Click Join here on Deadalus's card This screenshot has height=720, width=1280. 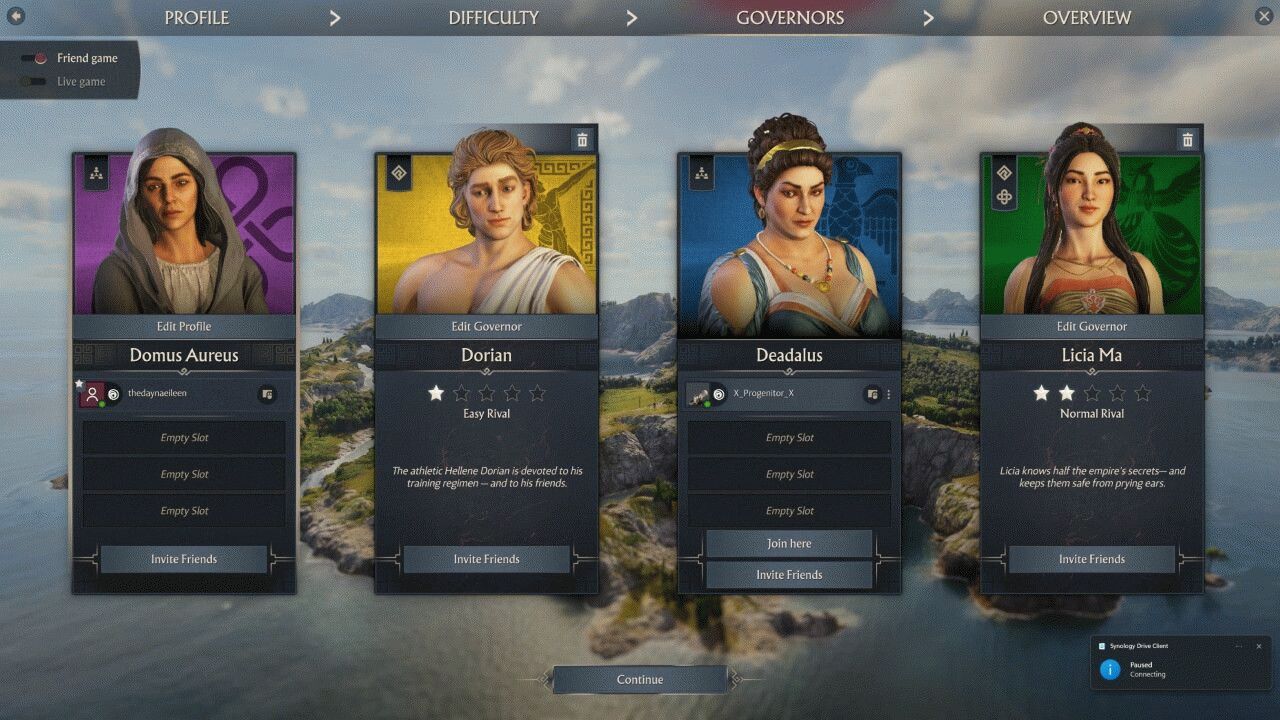click(x=788, y=542)
